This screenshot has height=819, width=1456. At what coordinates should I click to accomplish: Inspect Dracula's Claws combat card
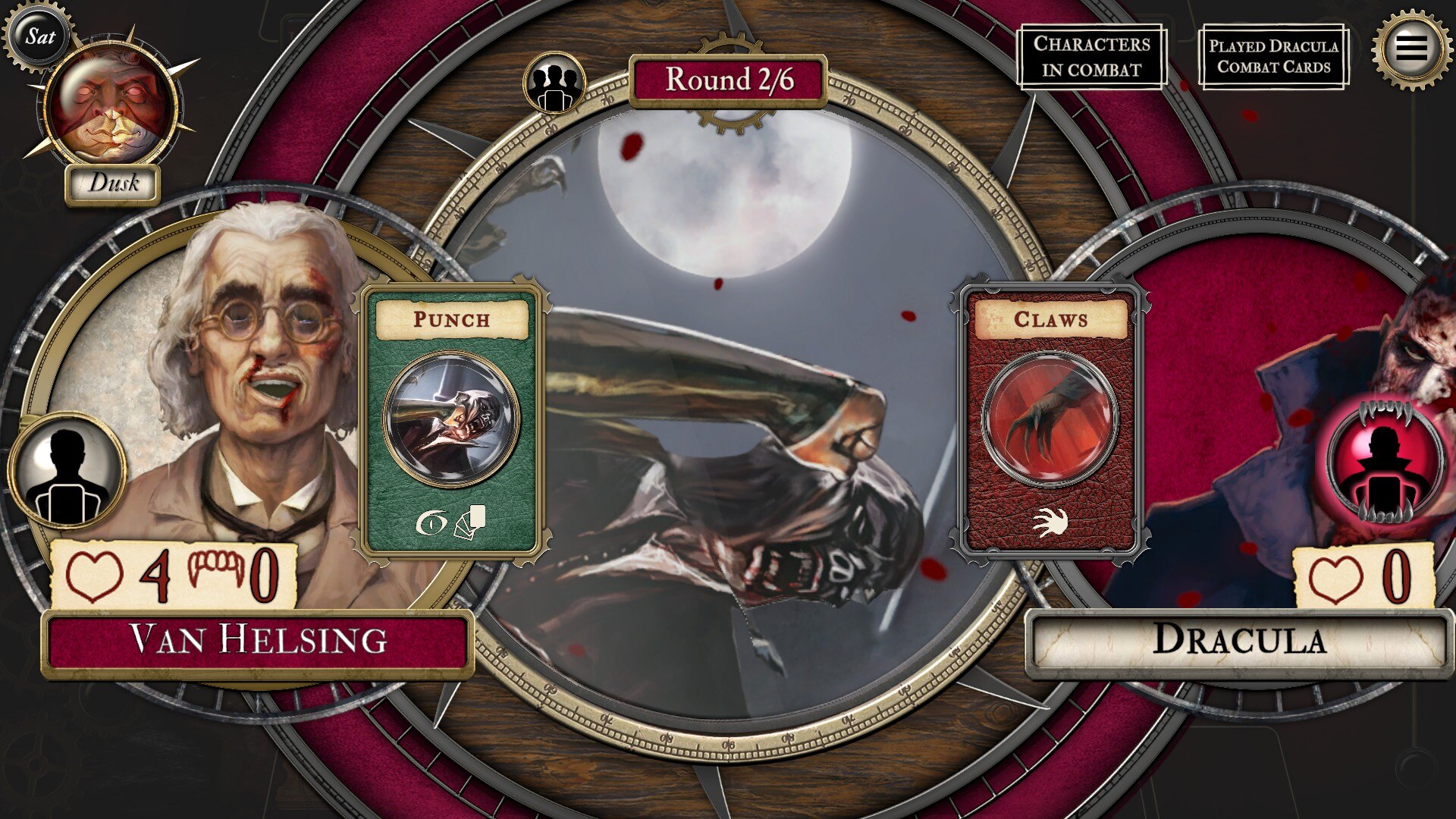coord(1051,421)
